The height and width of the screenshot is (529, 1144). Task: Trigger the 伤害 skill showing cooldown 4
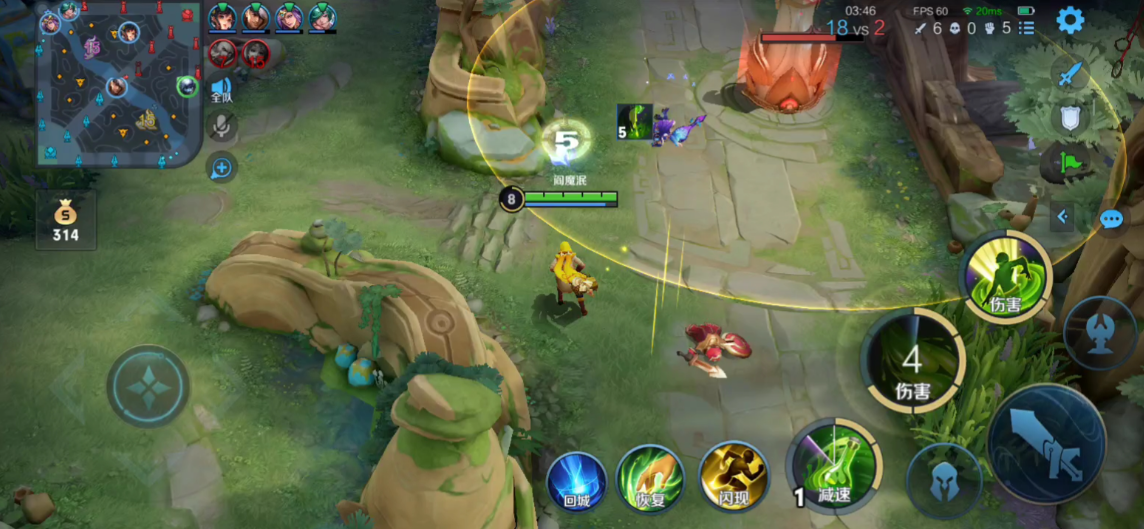[911, 362]
